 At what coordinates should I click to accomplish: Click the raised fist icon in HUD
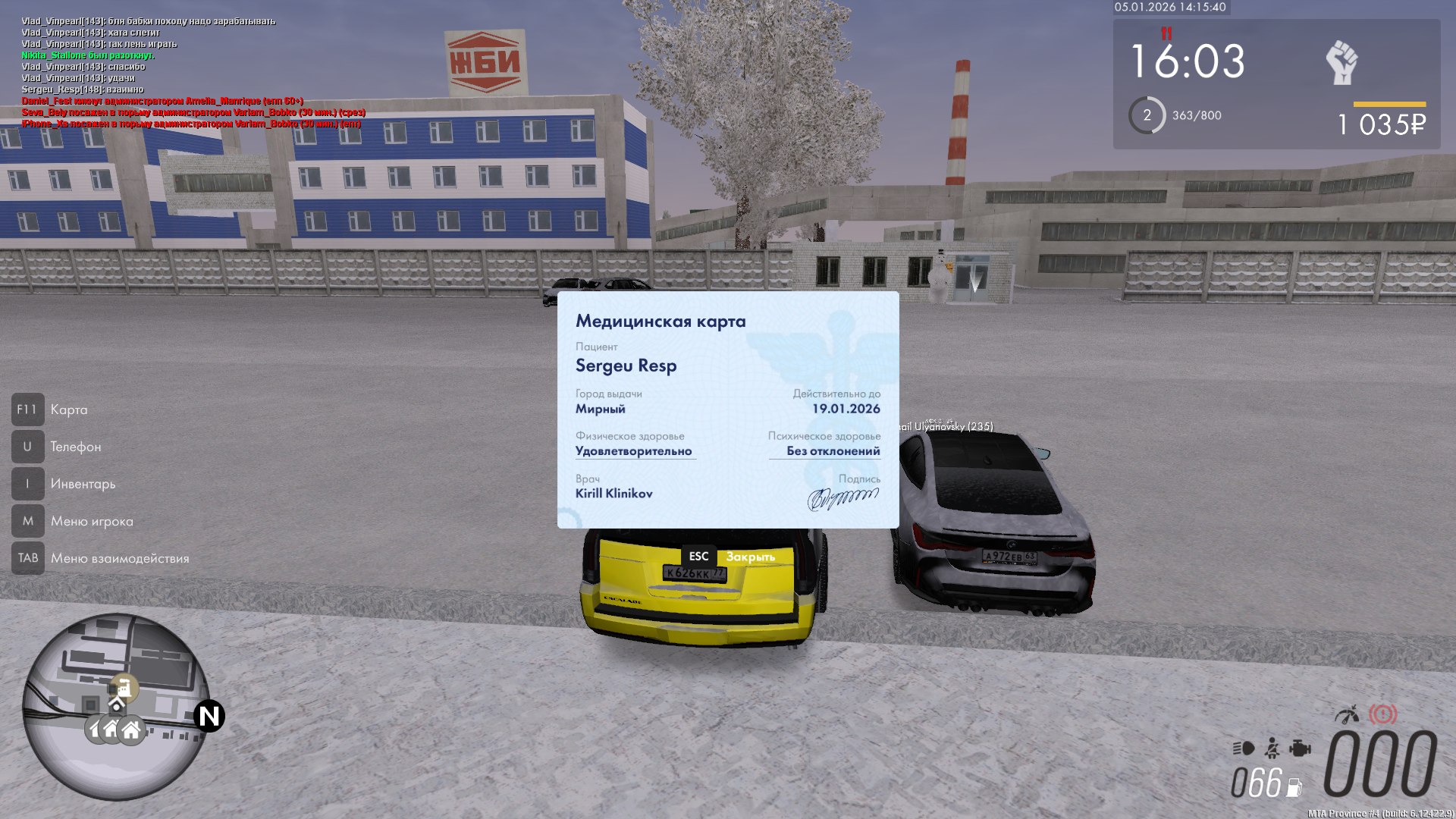tap(1341, 62)
